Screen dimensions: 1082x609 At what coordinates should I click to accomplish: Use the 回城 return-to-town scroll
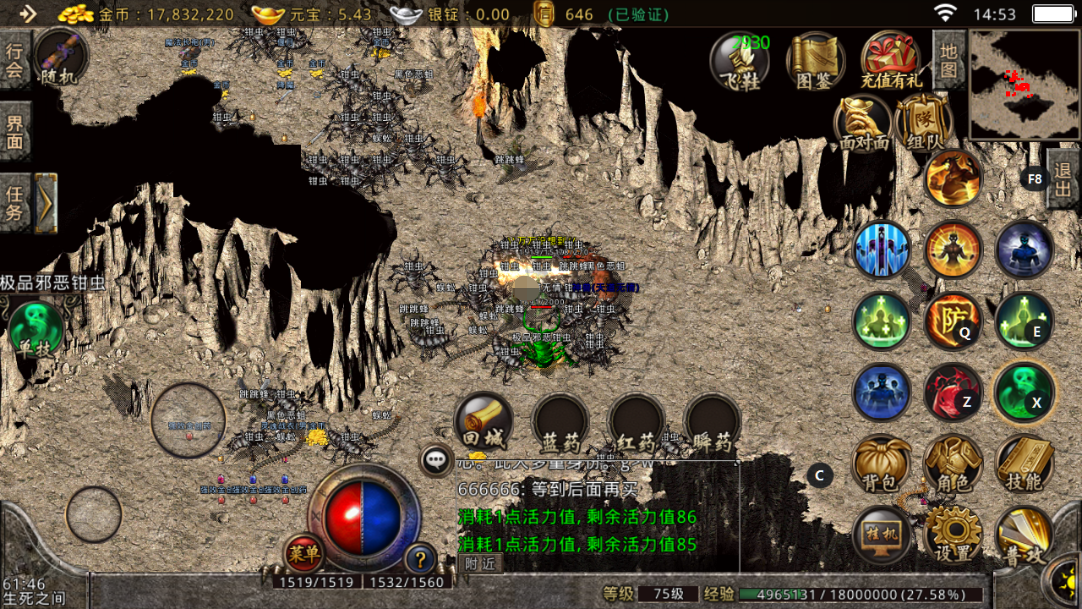tap(484, 422)
